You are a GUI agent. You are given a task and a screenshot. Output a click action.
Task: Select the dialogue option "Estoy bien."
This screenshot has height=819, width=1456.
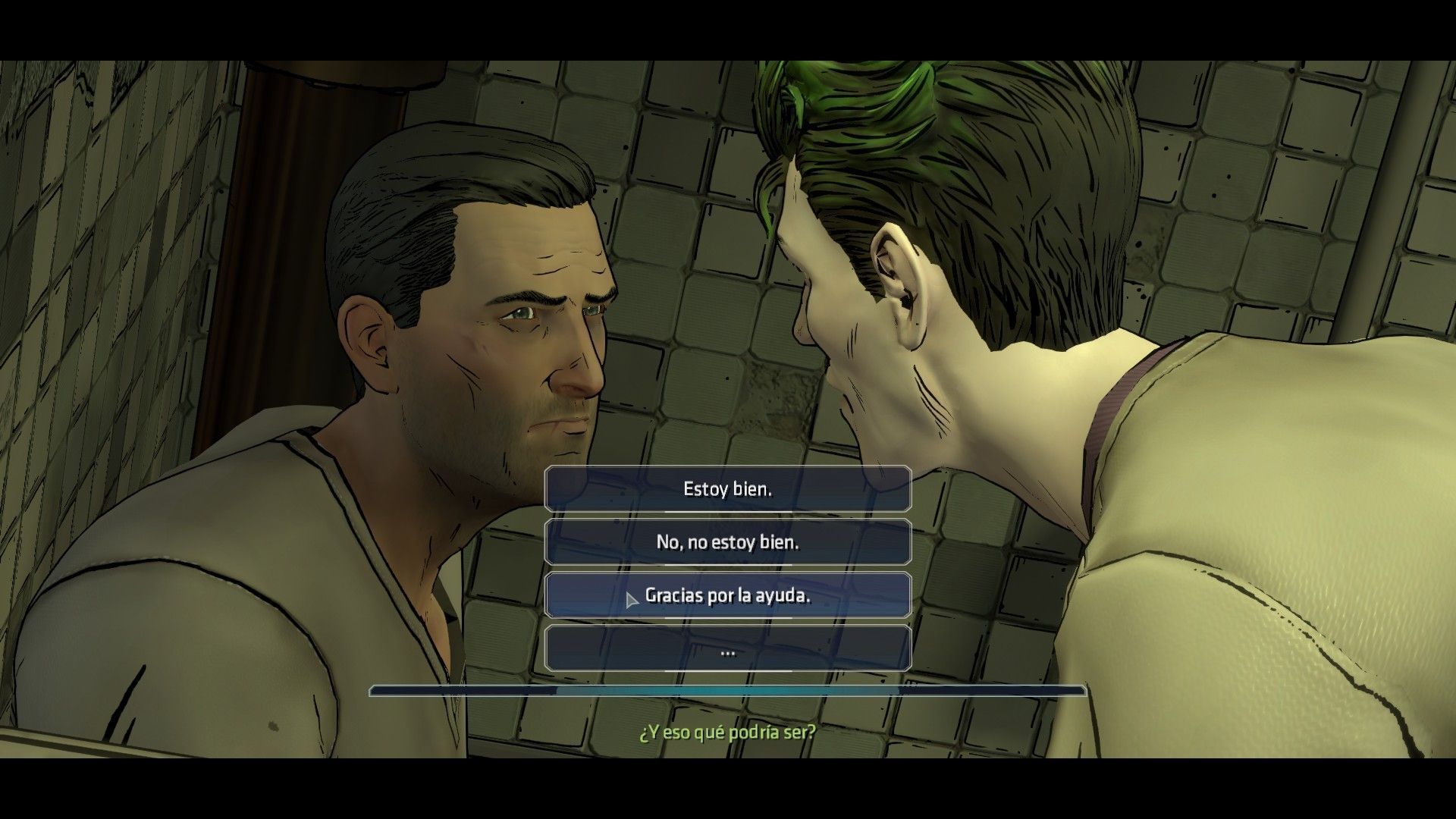pos(726,489)
